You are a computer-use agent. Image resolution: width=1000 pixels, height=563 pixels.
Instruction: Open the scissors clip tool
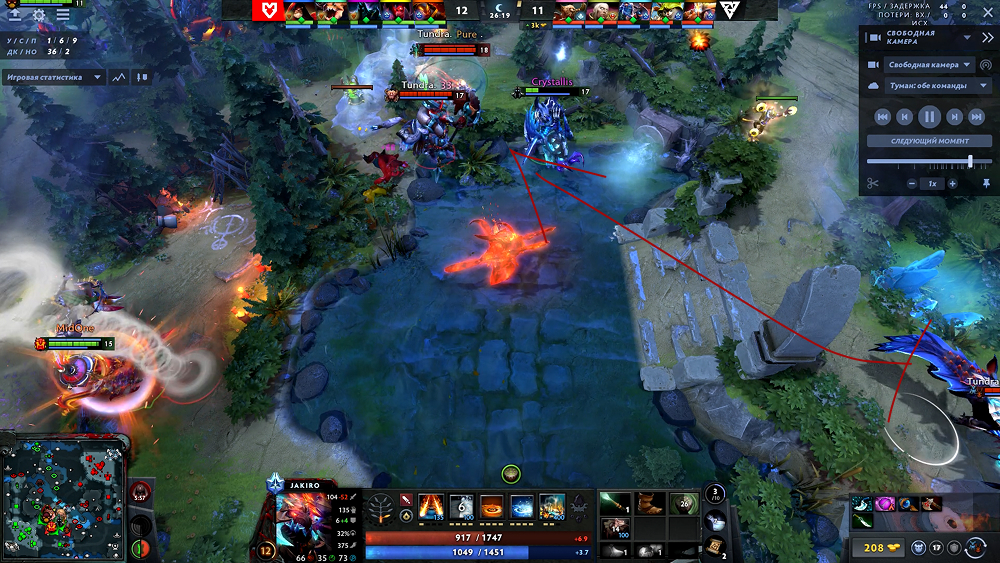(872, 184)
